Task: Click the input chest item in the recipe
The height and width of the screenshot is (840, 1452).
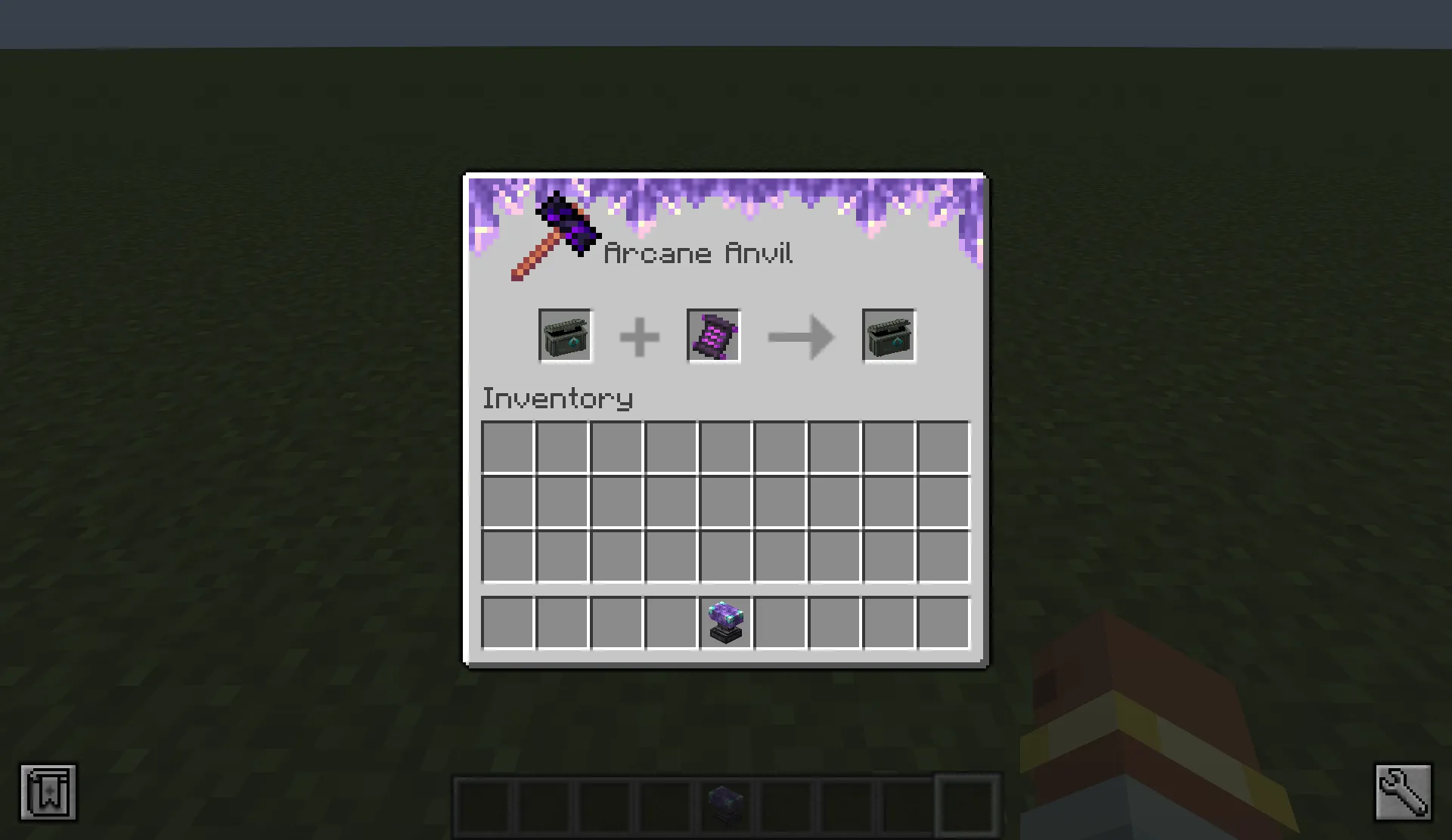Action: [x=565, y=336]
